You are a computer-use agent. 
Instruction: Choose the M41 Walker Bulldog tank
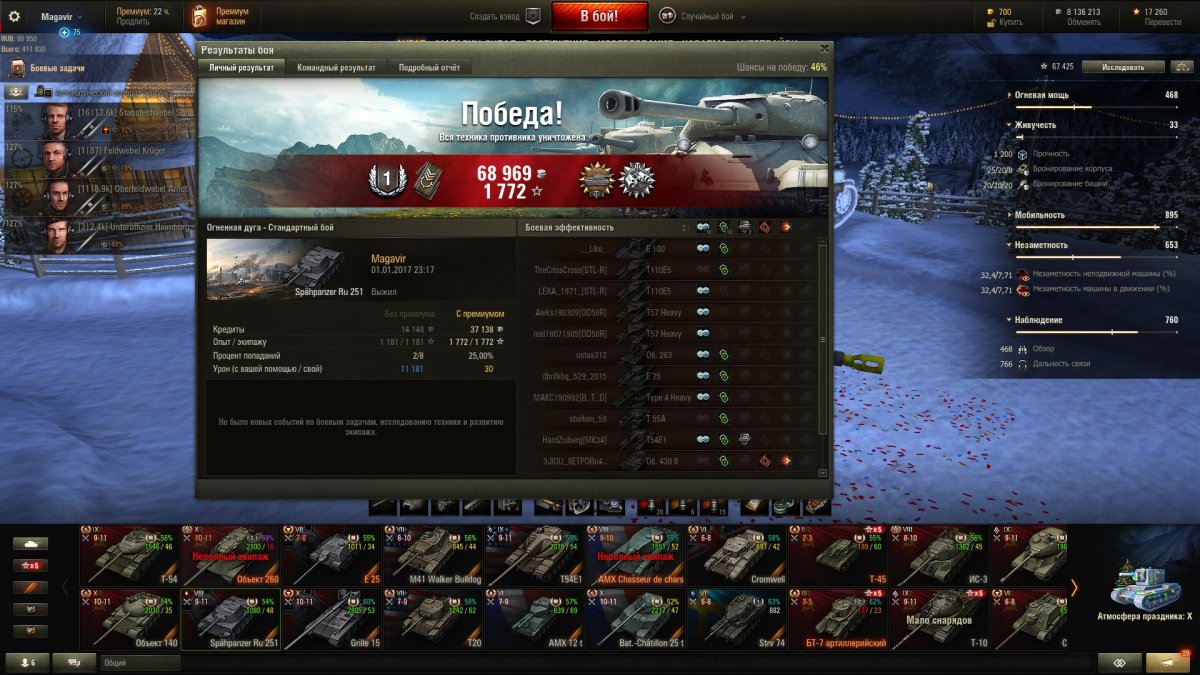(432, 554)
